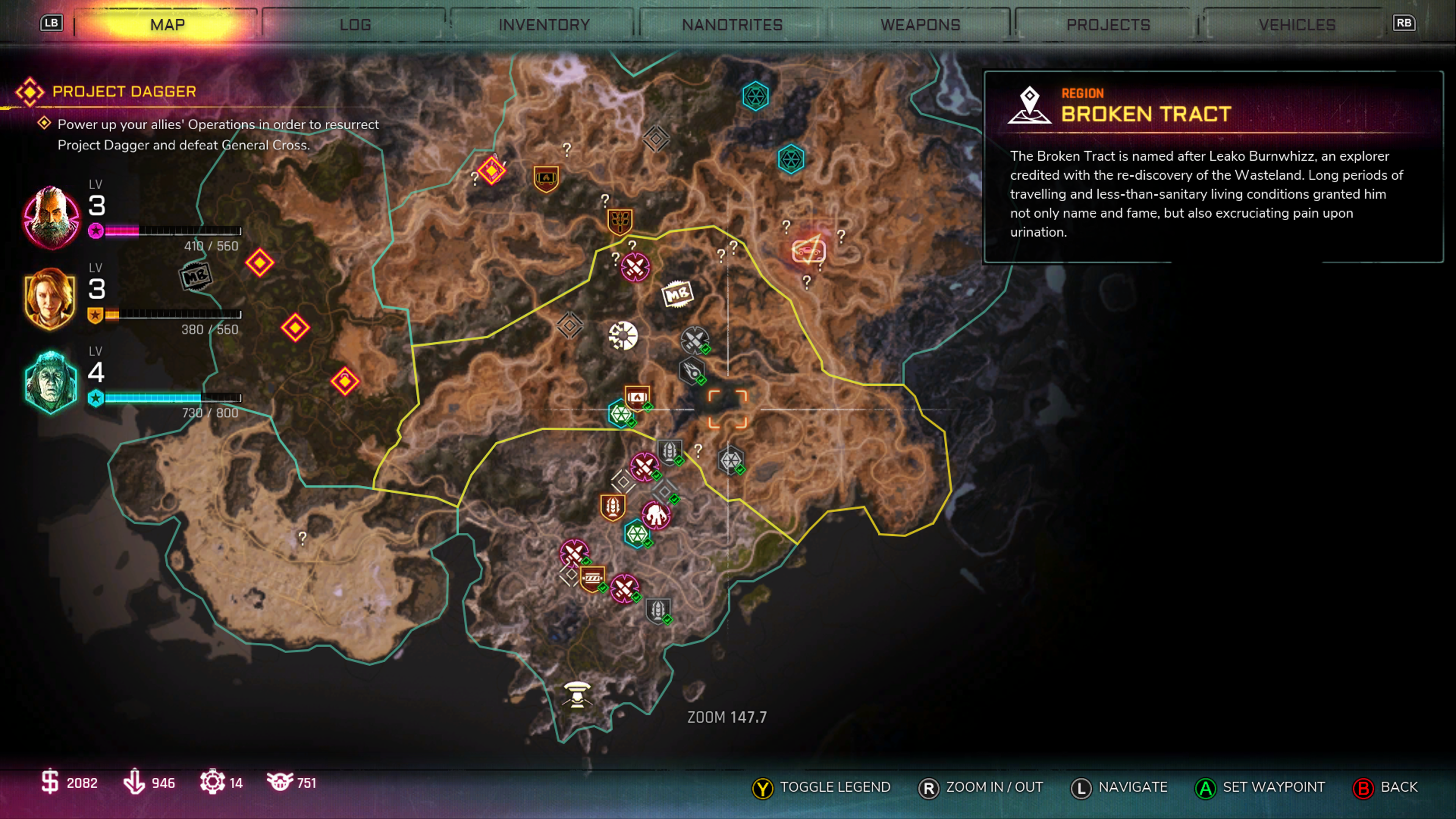The image size is (1456, 819).
Task: Open the Inventory tab
Action: click(544, 25)
